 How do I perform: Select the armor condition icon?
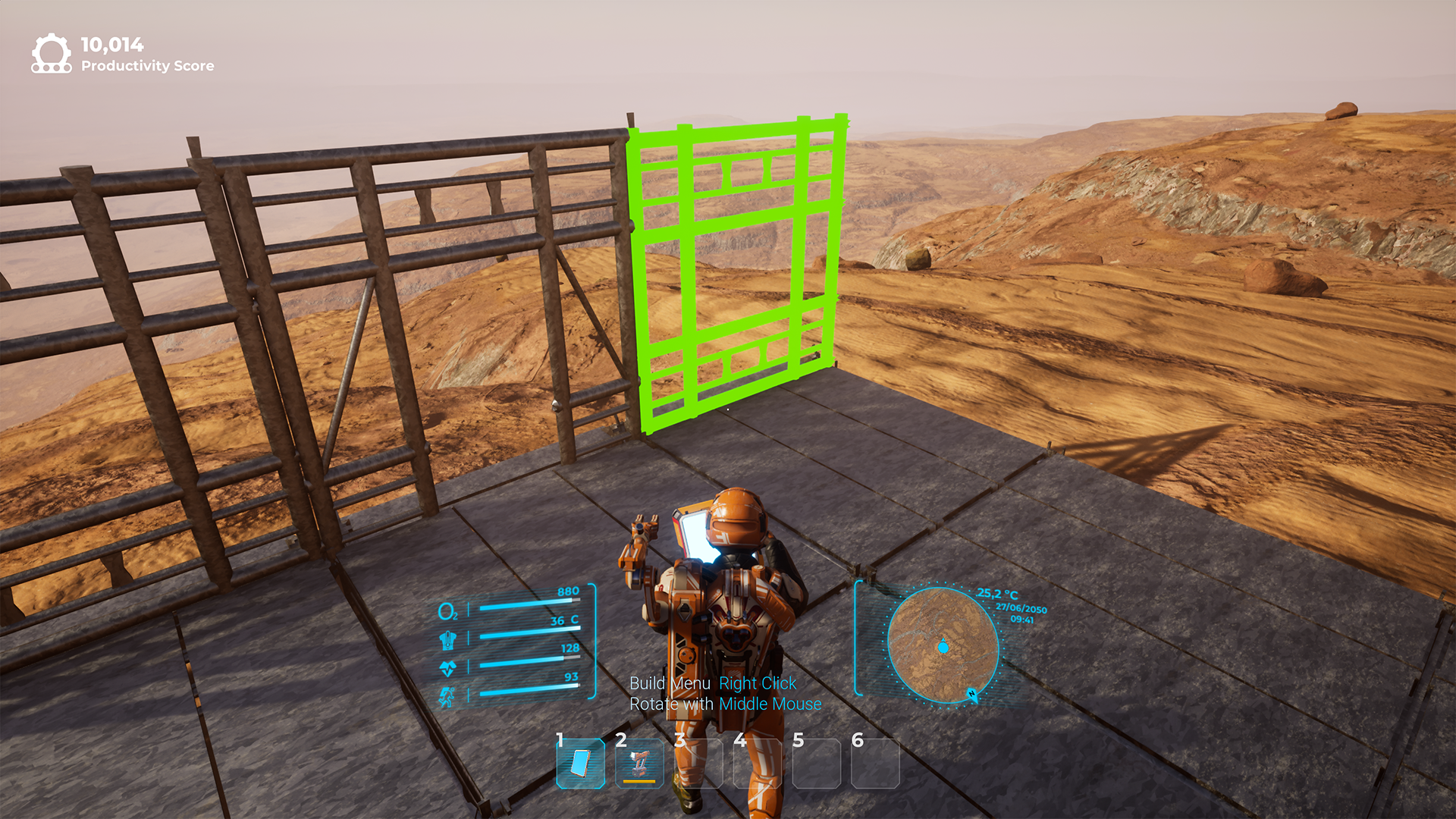449,667
